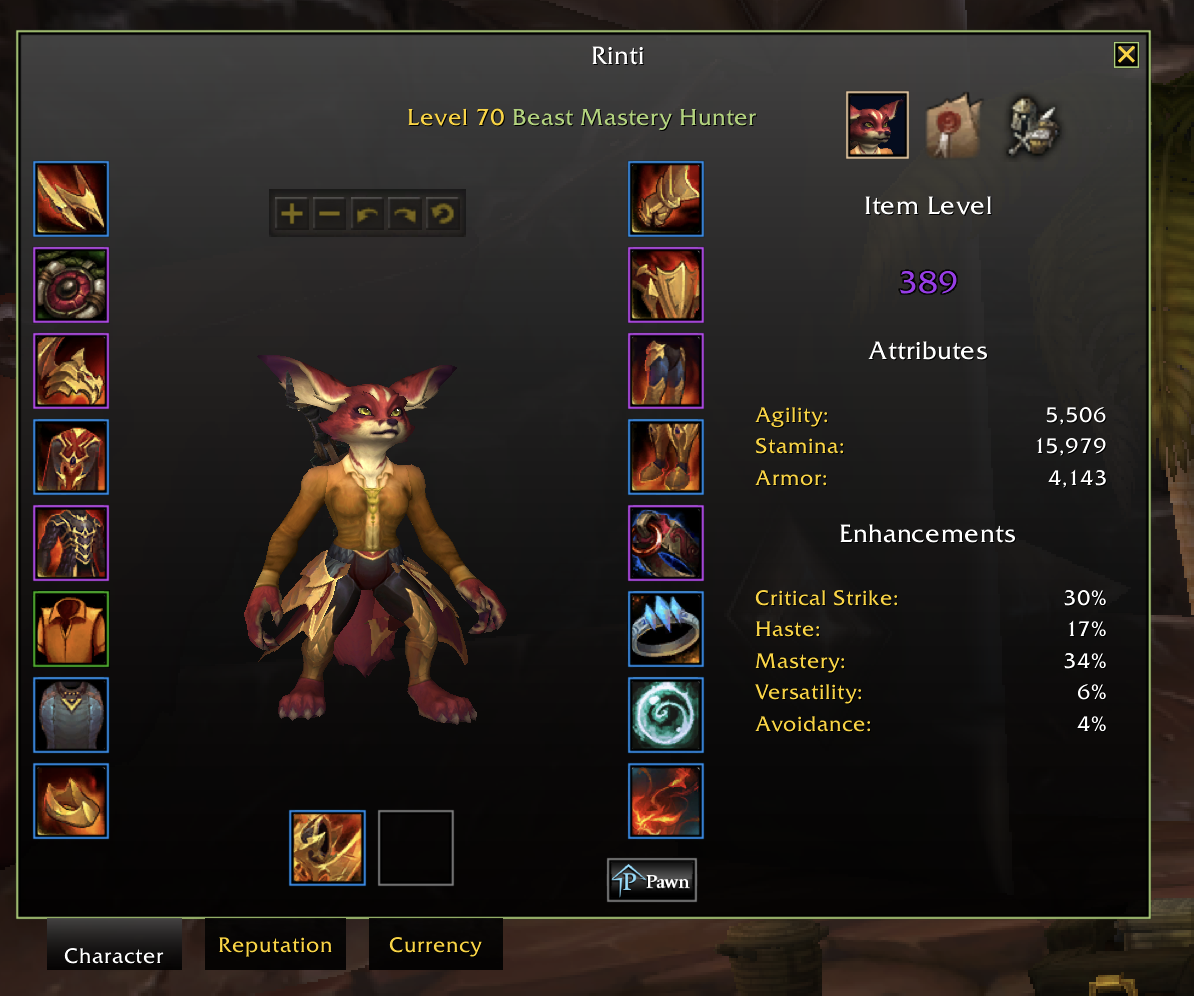
Task: Open the Currency tab
Action: tap(435, 945)
